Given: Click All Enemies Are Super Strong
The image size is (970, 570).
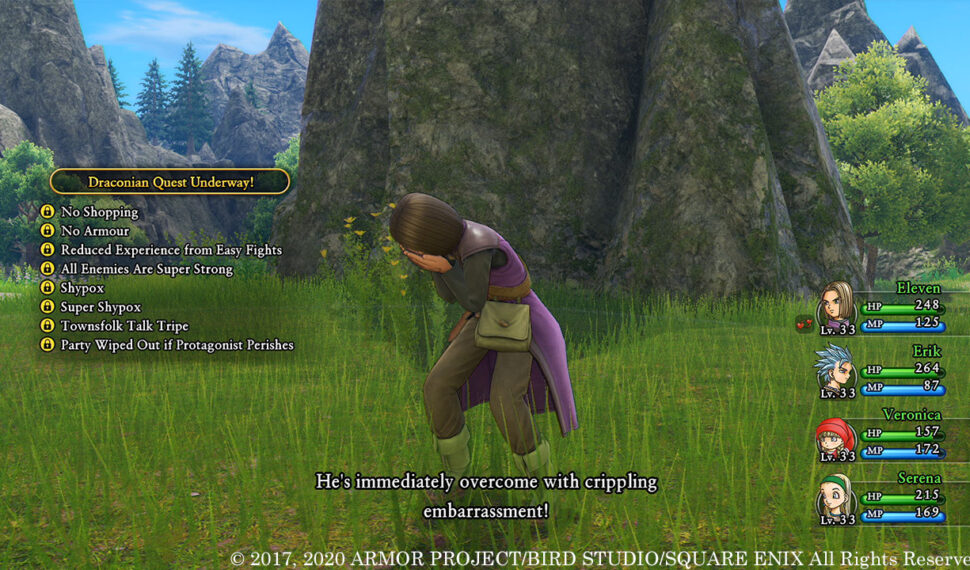Looking at the screenshot, I should (146, 269).
